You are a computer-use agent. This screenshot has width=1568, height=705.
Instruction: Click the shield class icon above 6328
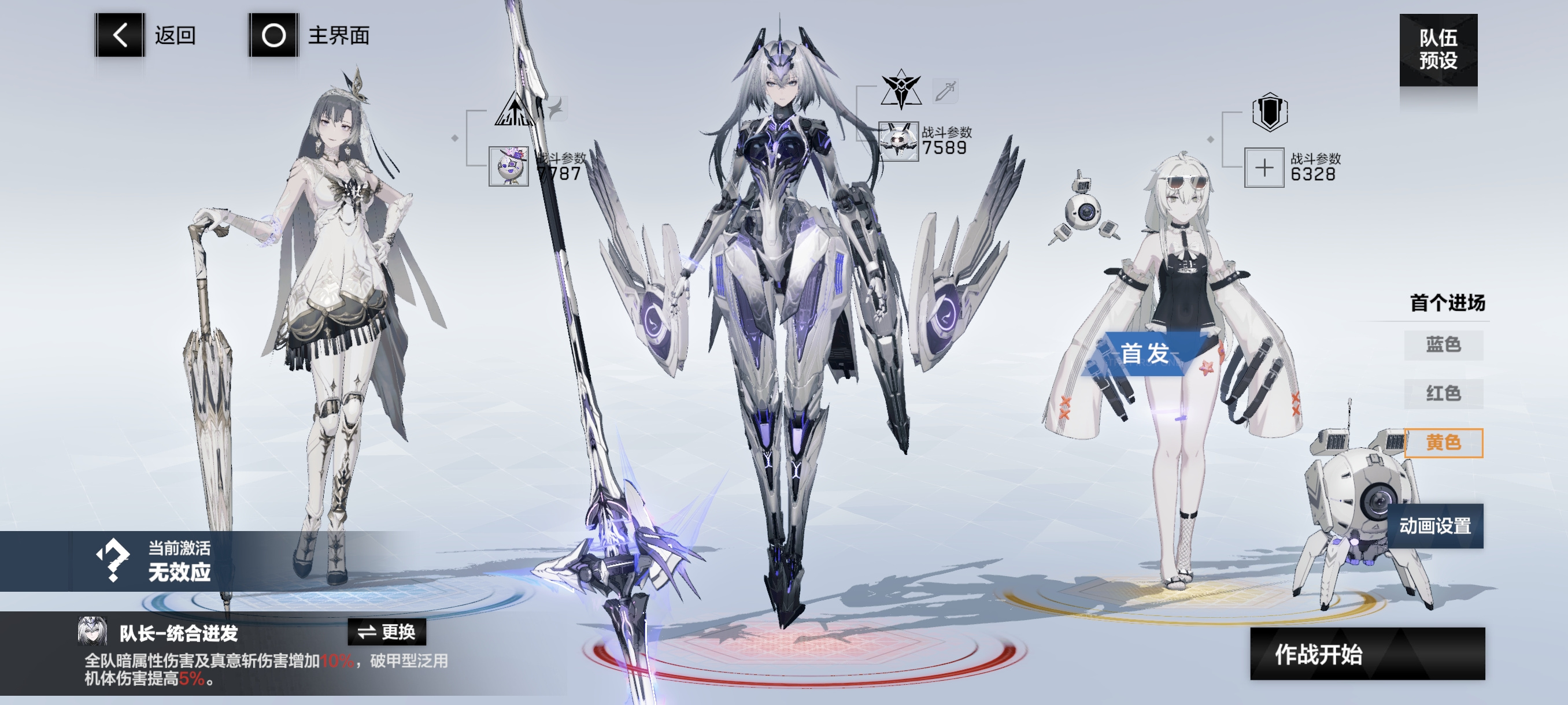pos(1269,112)
